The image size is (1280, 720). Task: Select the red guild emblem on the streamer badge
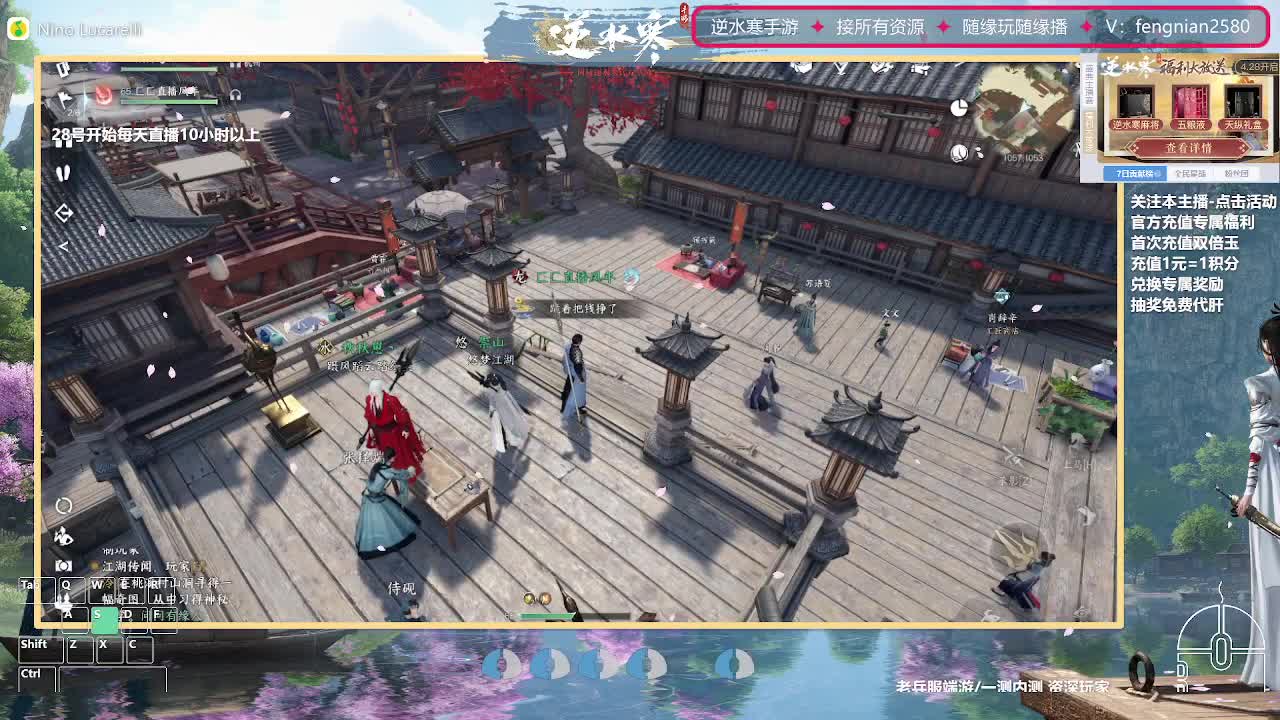pyautogui.click(x=104, y=94)
